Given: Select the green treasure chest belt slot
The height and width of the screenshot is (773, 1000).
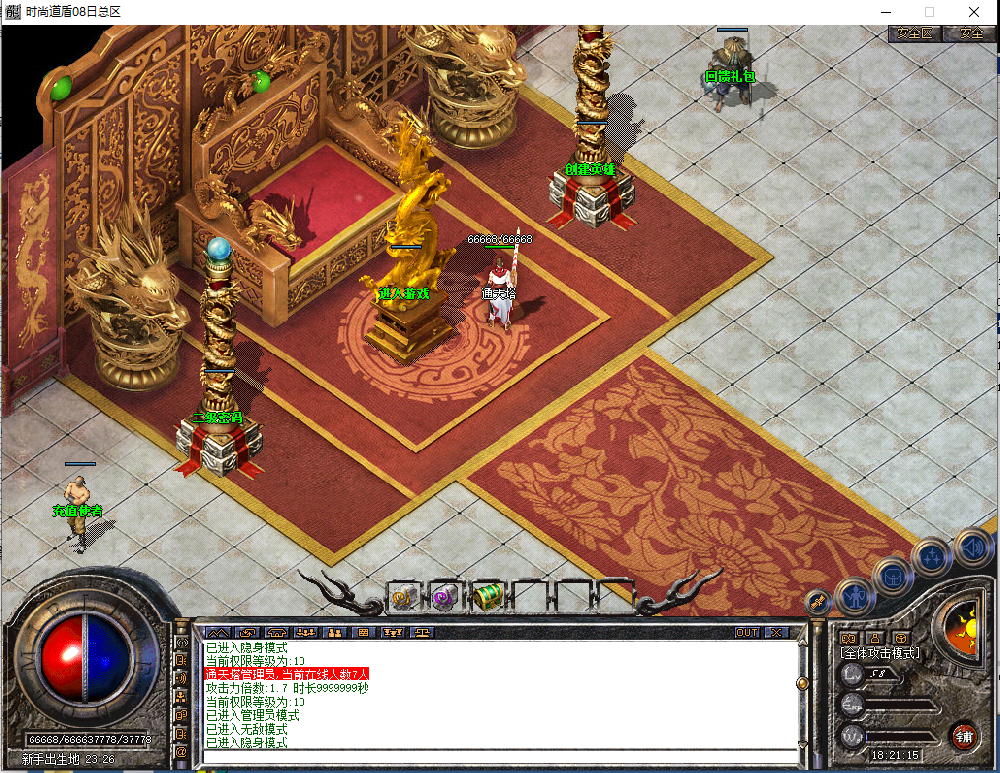Looking at the screenshot, I should 487,597.
